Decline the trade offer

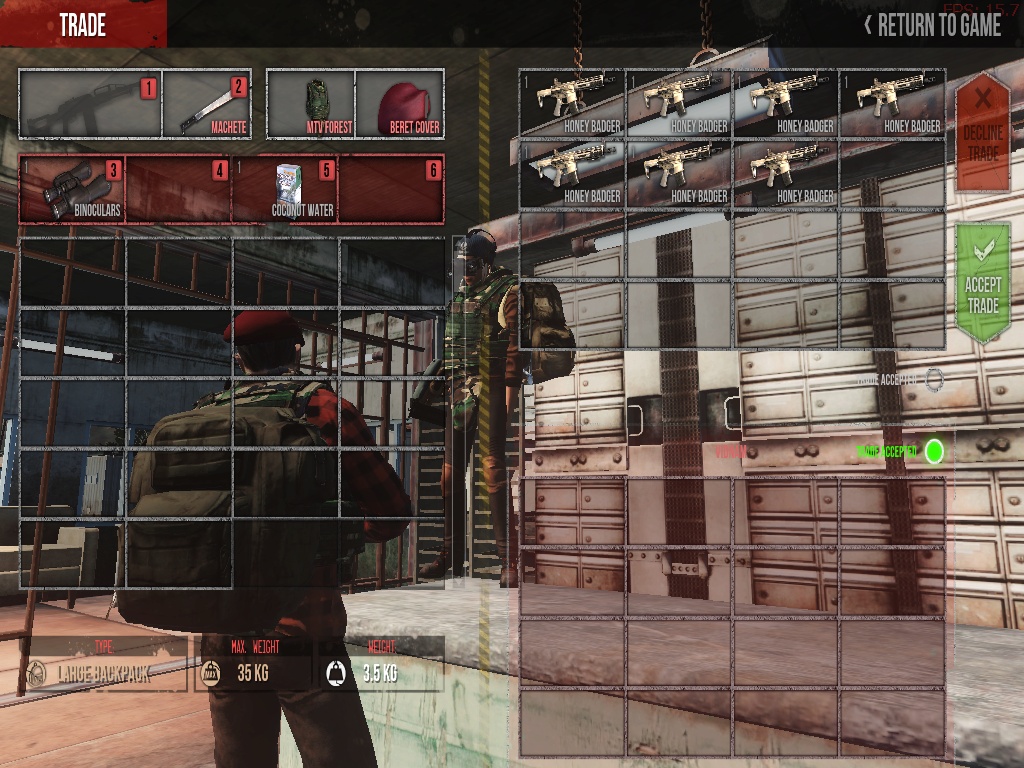tap(982, 130)
